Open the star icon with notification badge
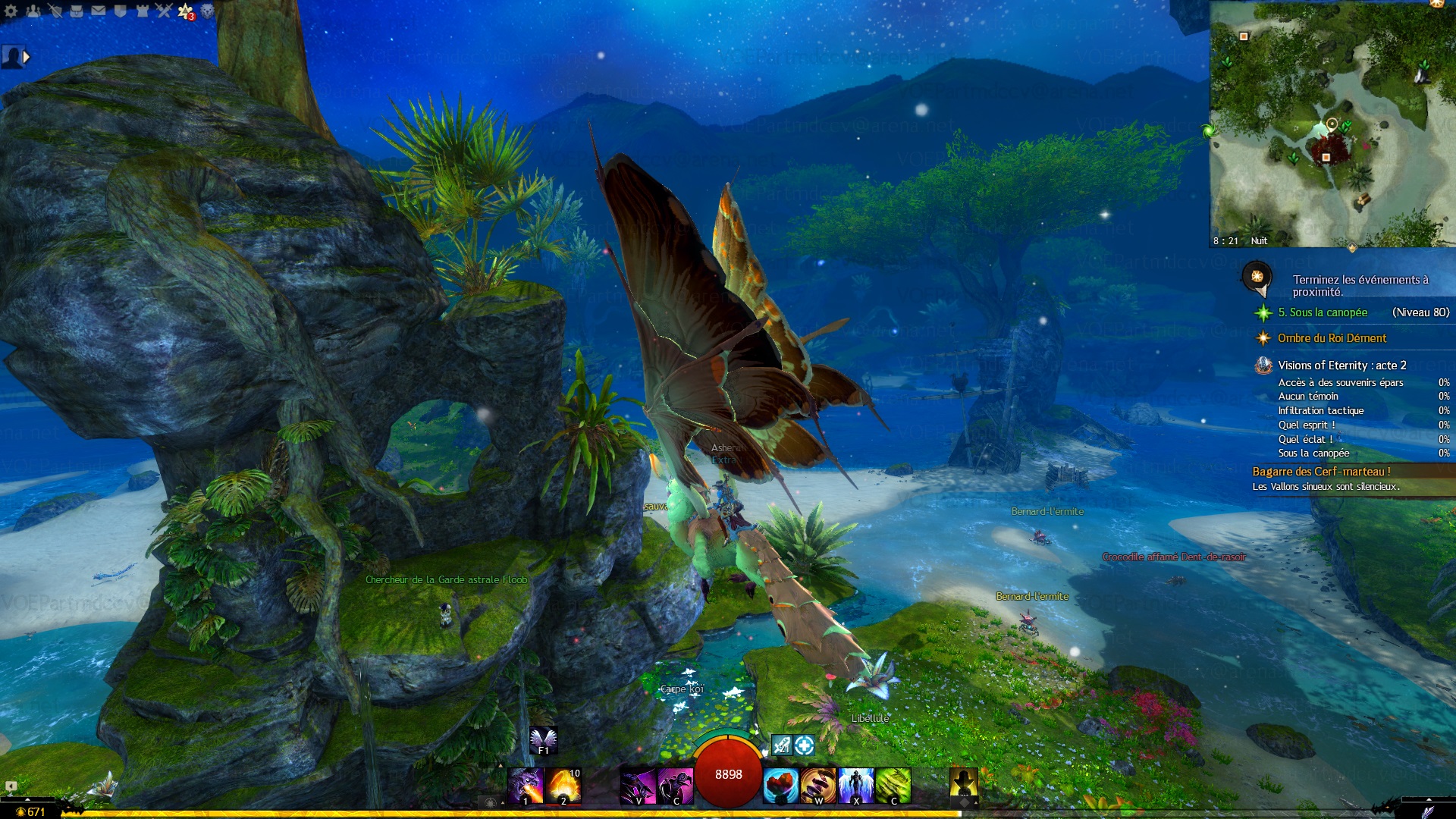The height and width of the screenshot is (819, 1456). tap(186, 11)
